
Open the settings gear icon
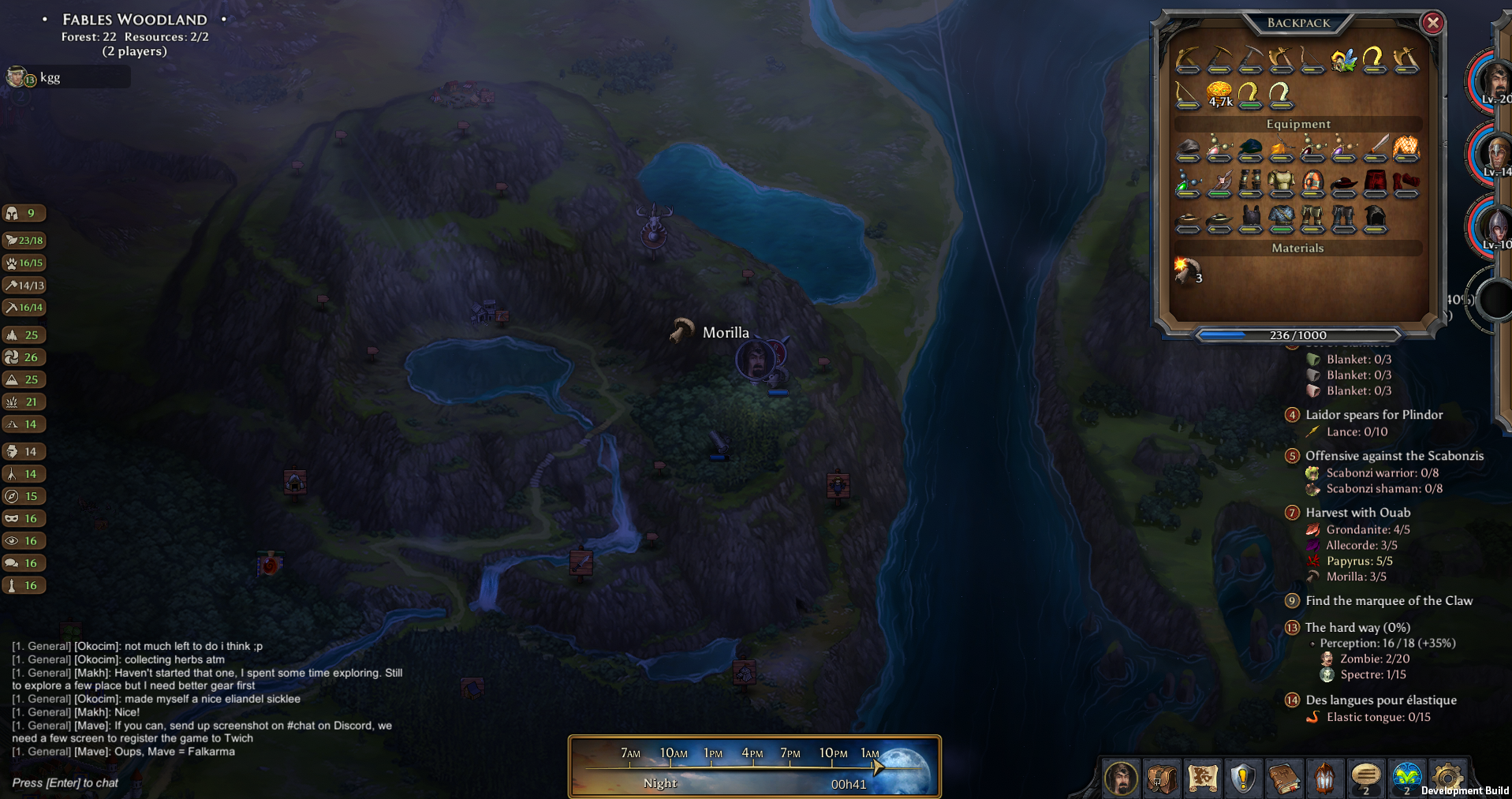click(x=1448, y=778)
